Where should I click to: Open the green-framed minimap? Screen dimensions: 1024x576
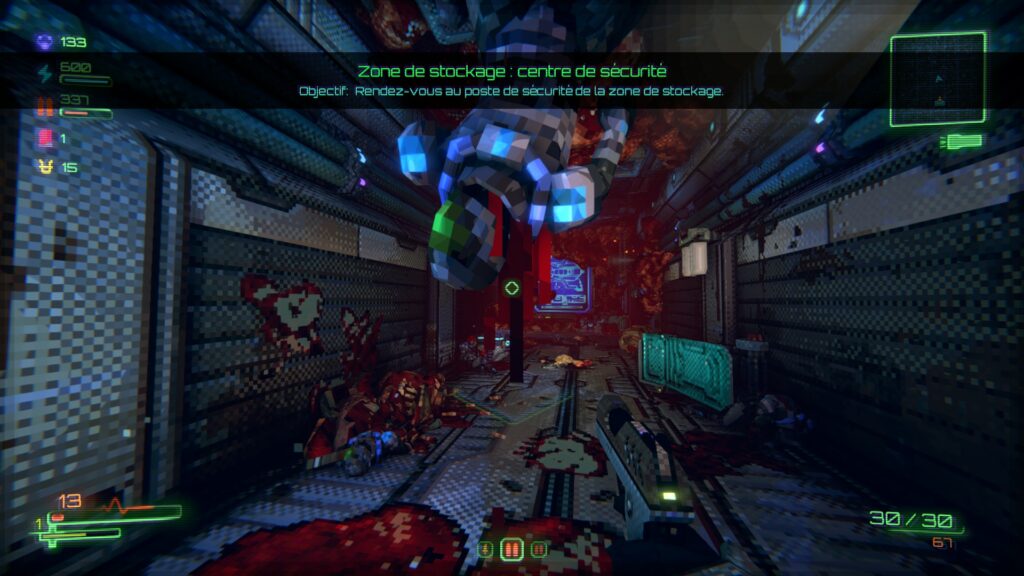[937, 80]
